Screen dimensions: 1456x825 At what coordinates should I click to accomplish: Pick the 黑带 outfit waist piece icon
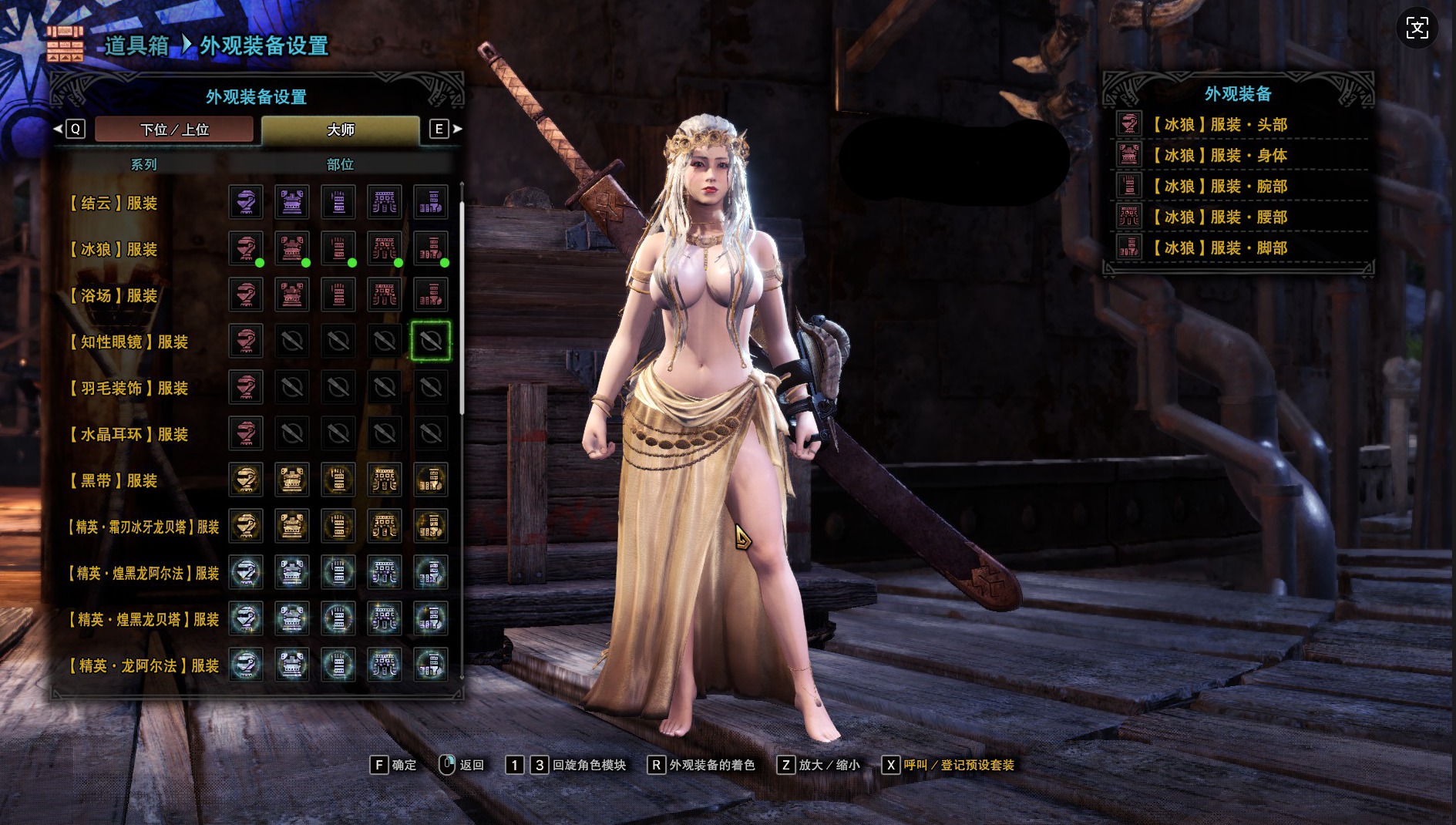pos(385,480)
